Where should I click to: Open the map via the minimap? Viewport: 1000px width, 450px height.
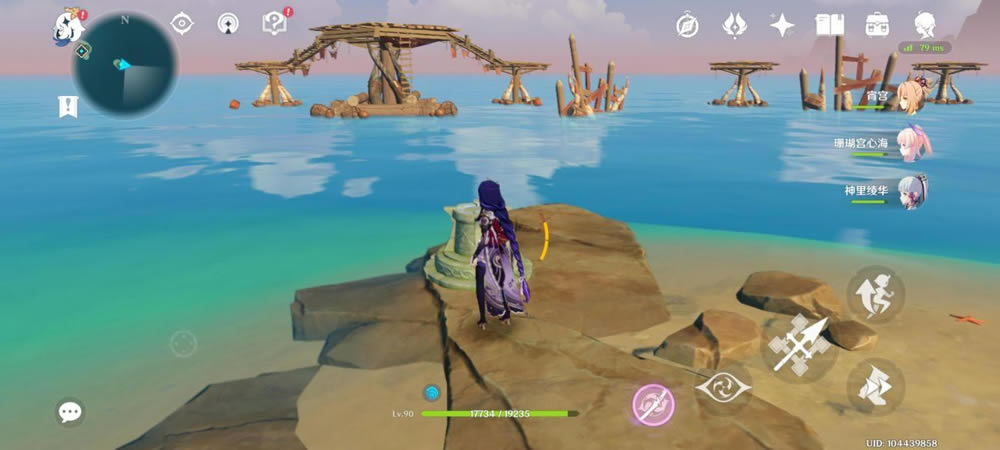[125, 67]
